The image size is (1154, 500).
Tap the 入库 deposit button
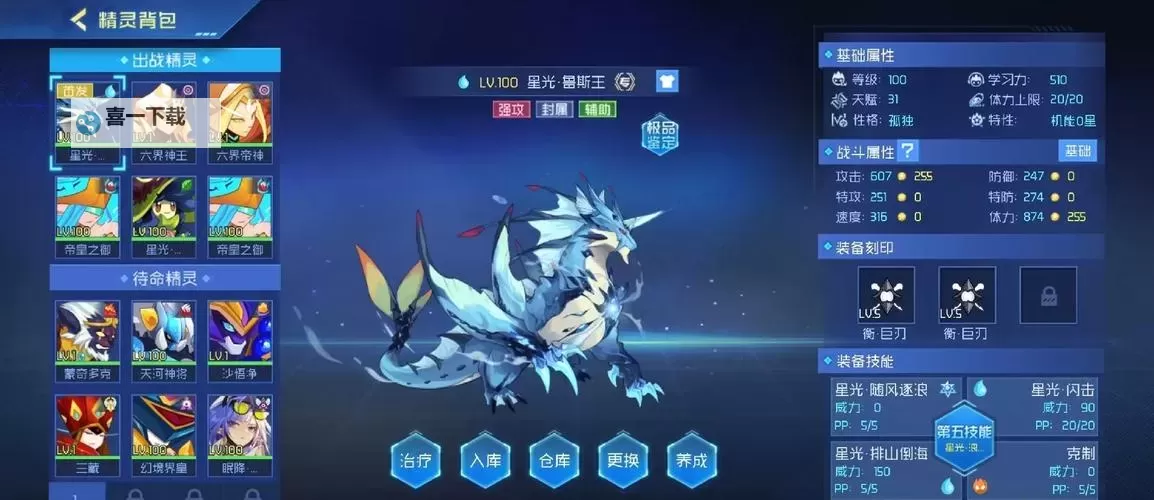pyautogui.click(x=484, y=460)
